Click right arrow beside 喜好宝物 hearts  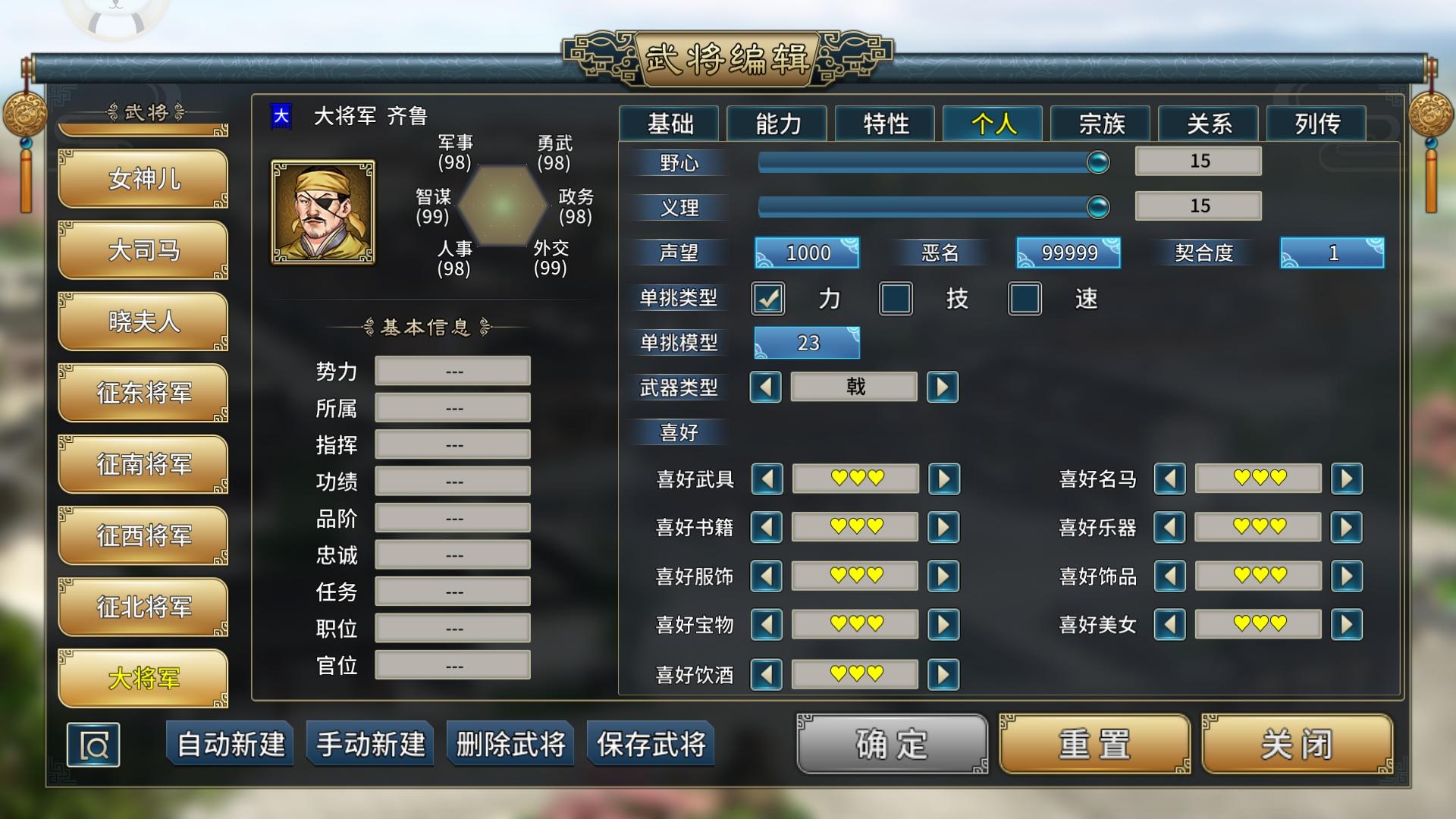943,624
